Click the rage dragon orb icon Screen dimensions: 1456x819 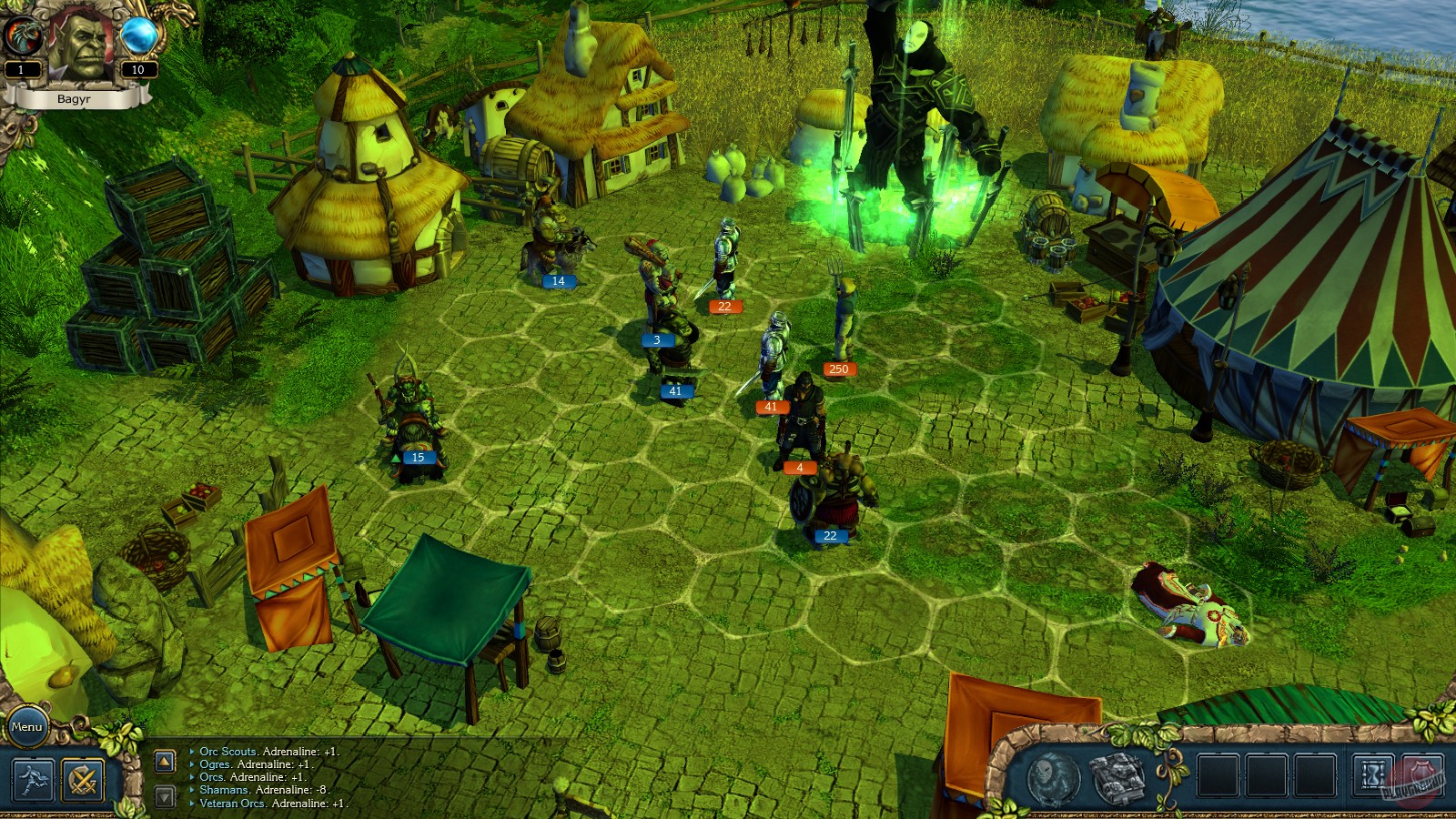coord(25,33)
